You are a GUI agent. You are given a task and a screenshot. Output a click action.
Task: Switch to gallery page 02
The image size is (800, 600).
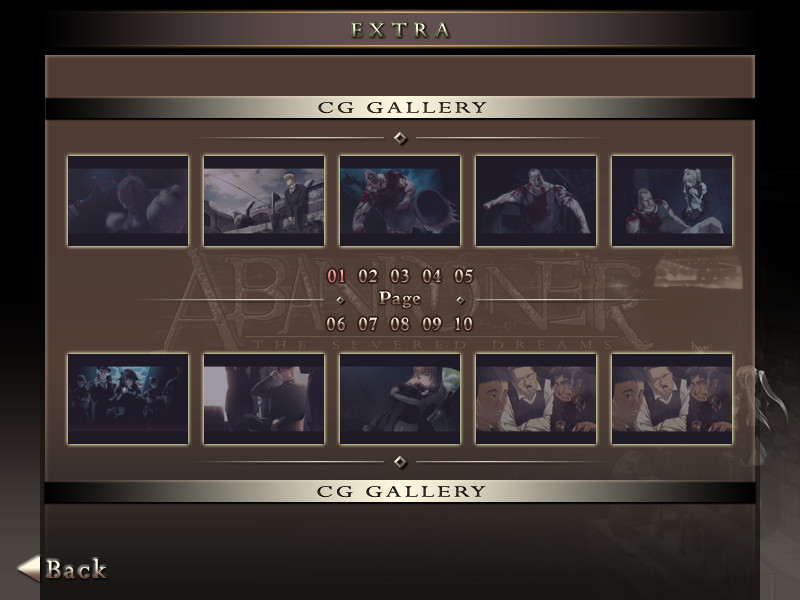368,276
